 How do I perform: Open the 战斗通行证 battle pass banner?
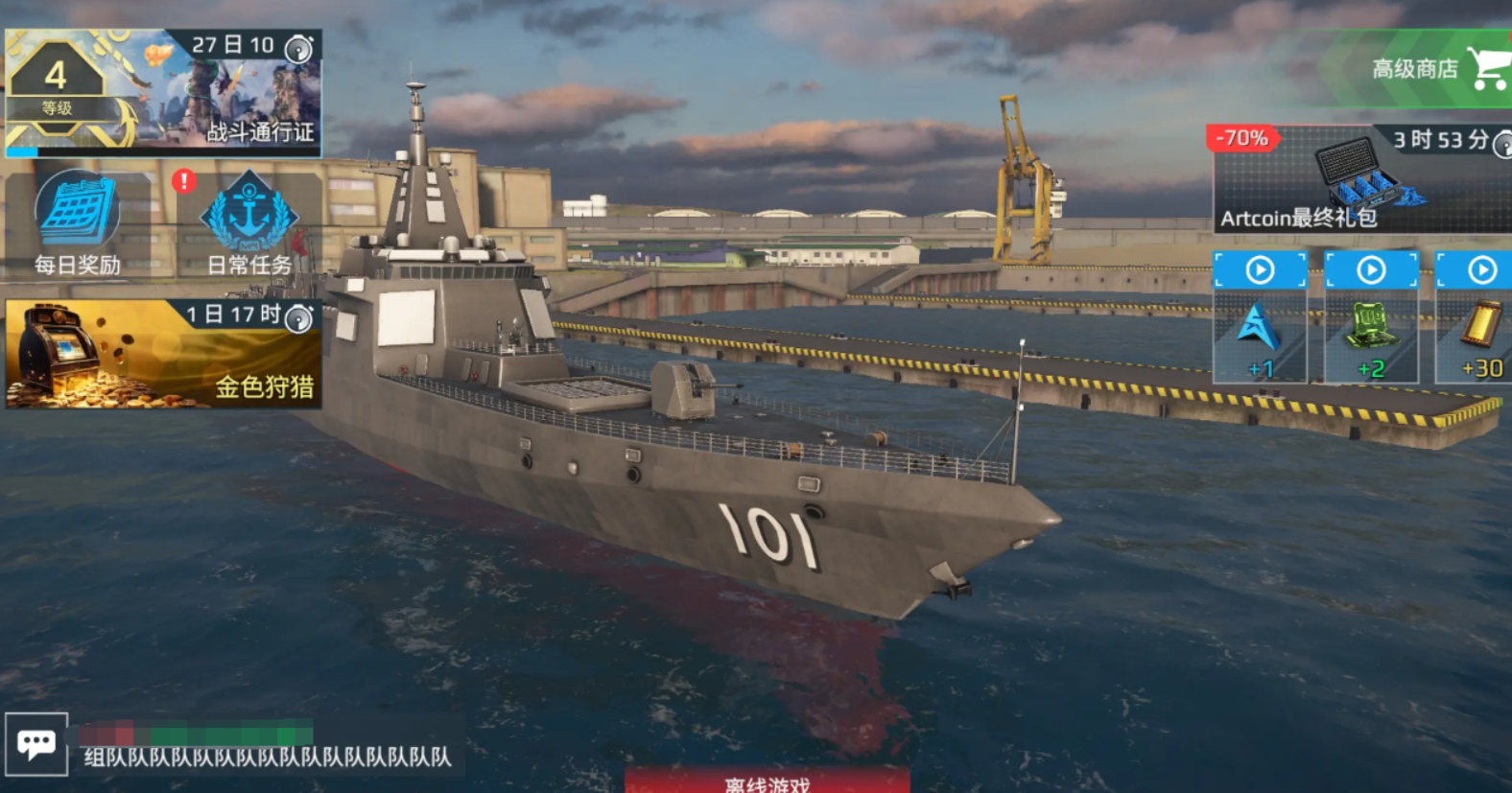click(x=163, y=92)
